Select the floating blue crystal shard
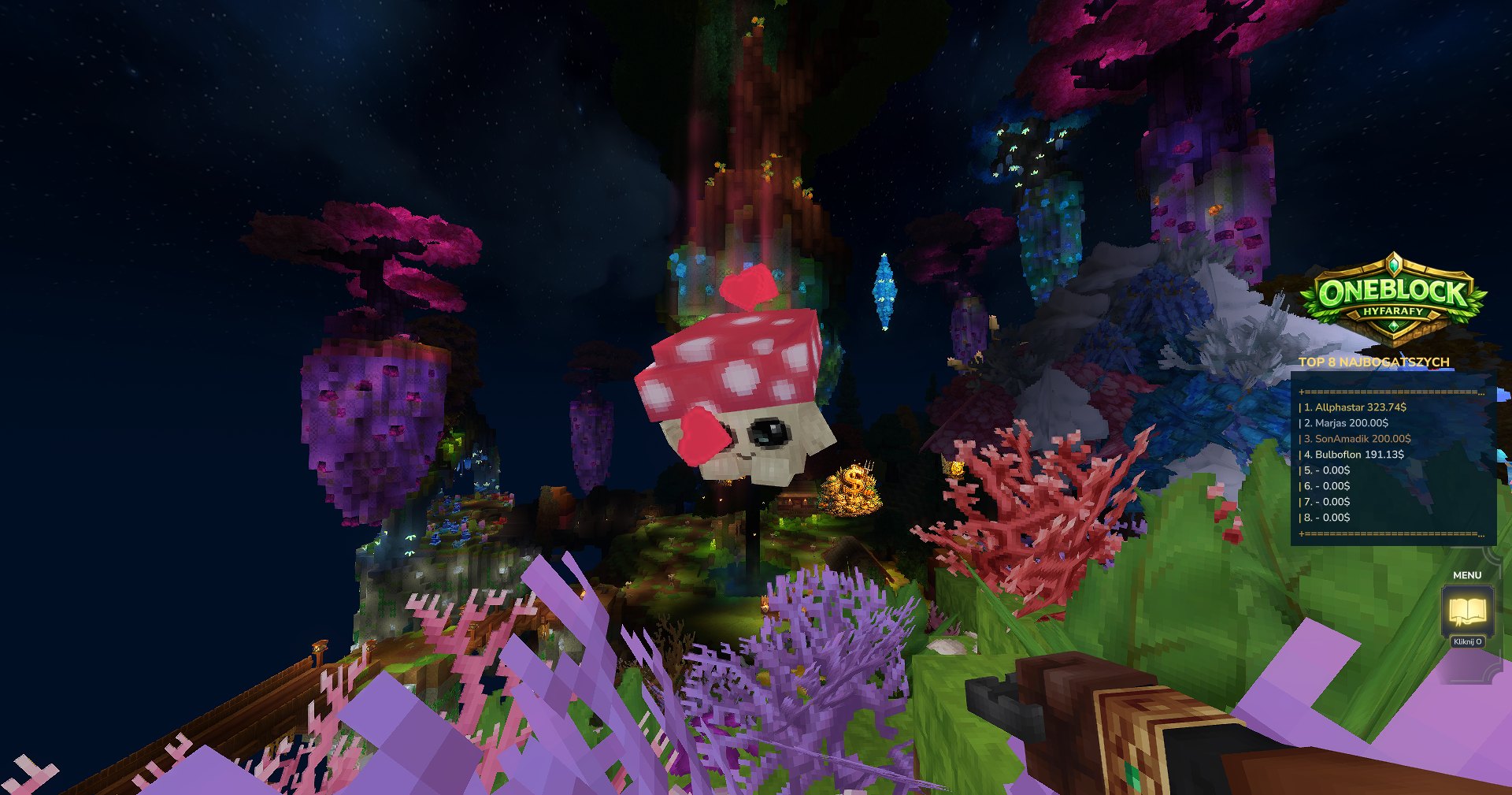 tap(884, 289)
